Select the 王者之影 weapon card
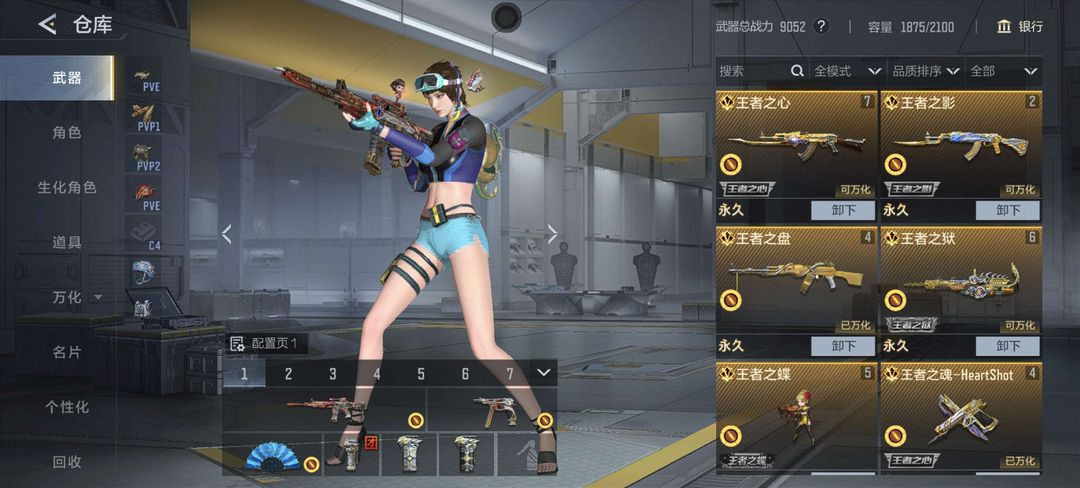This screenshot has width=1080, height=488. point(960,145)
